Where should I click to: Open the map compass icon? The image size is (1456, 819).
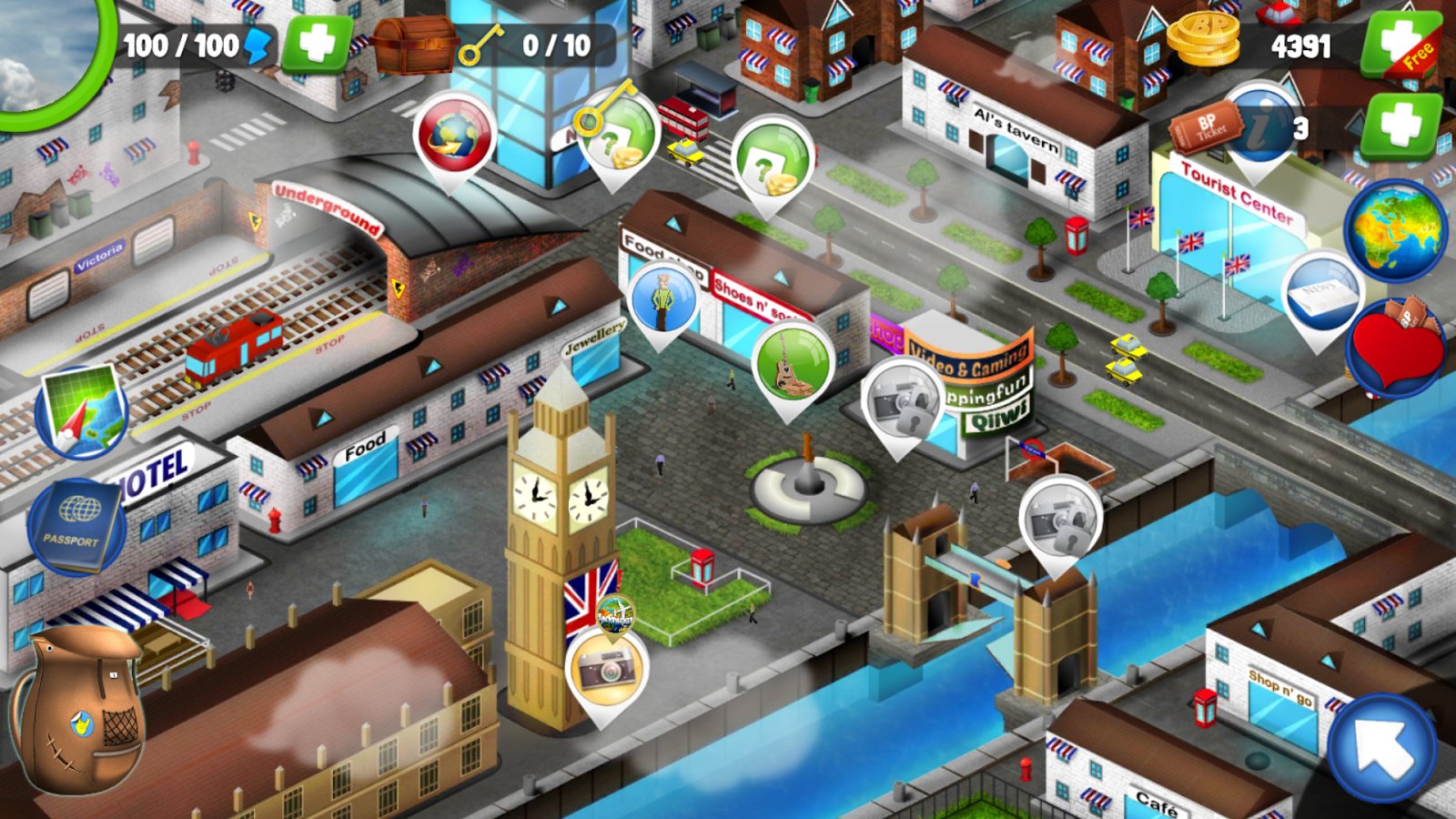(81, 411)
